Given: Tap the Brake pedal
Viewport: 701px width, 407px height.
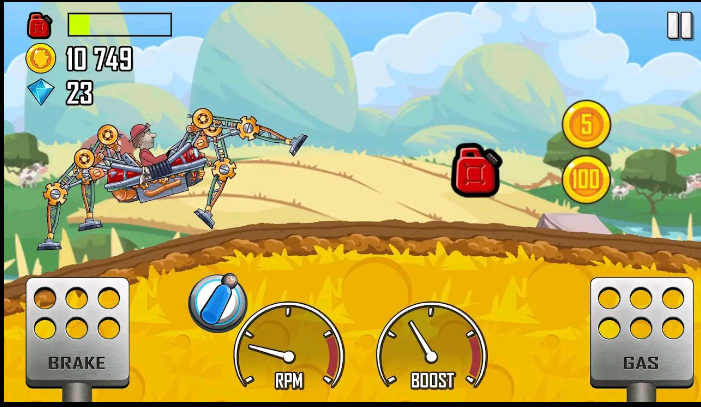Looking at the screenshot, I should (77, 332).
